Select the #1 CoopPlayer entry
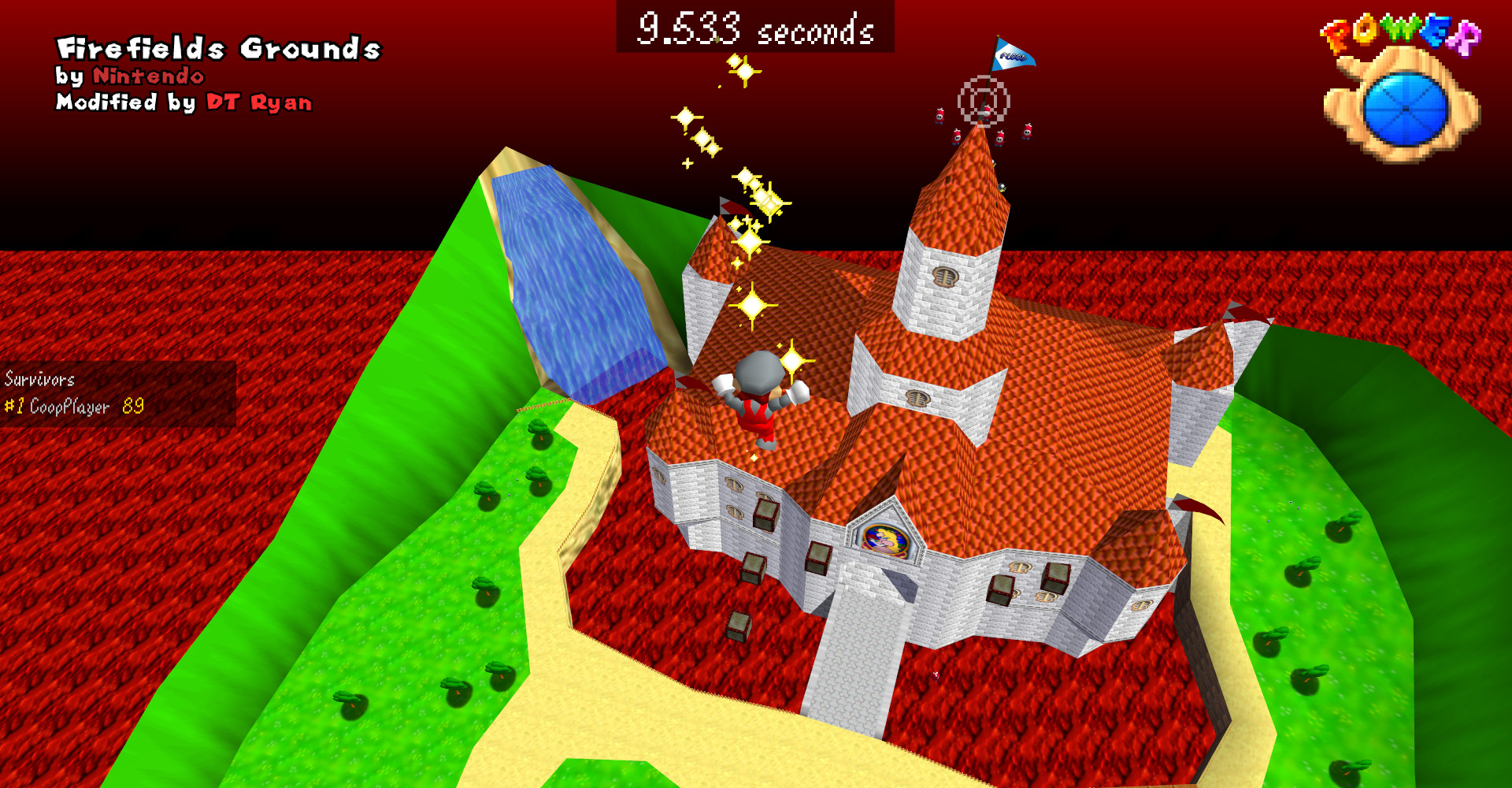This screenshot has height=788, width=1512. (x=57, y=406)
